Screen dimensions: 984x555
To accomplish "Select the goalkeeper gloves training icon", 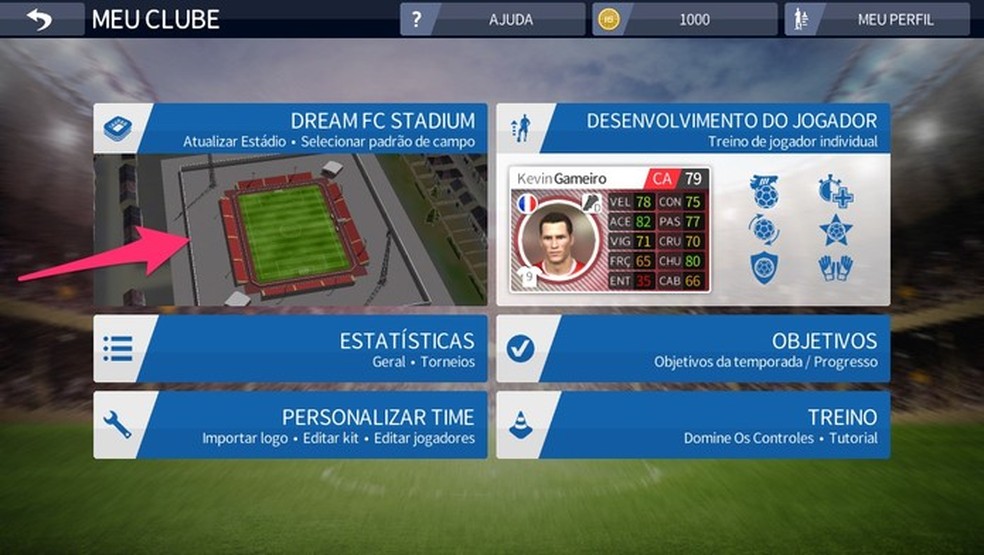I will coord(835,269).
